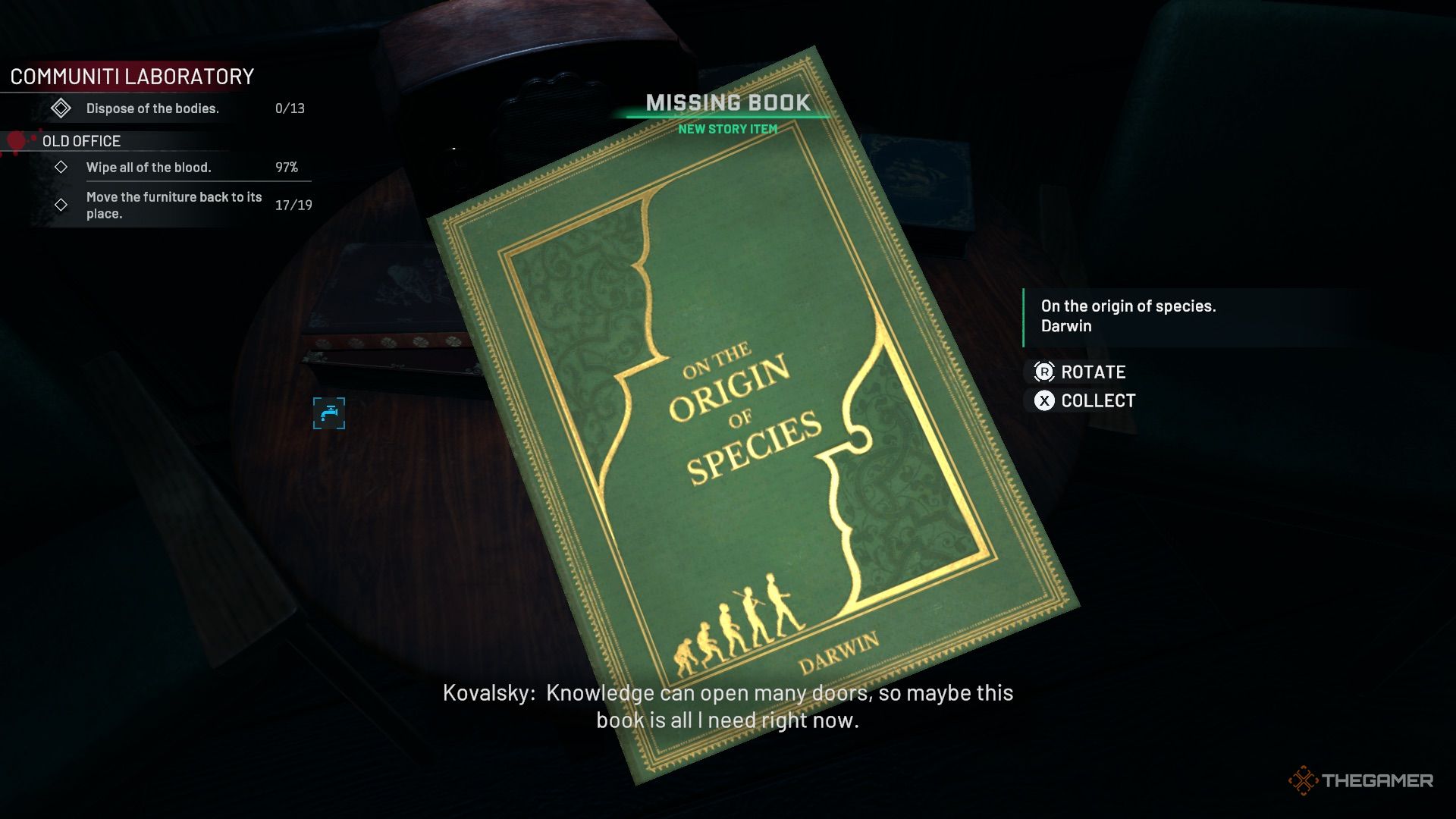Click the Dispose of the bodies objective
The image size is (1456, 819).
point(152,108)
